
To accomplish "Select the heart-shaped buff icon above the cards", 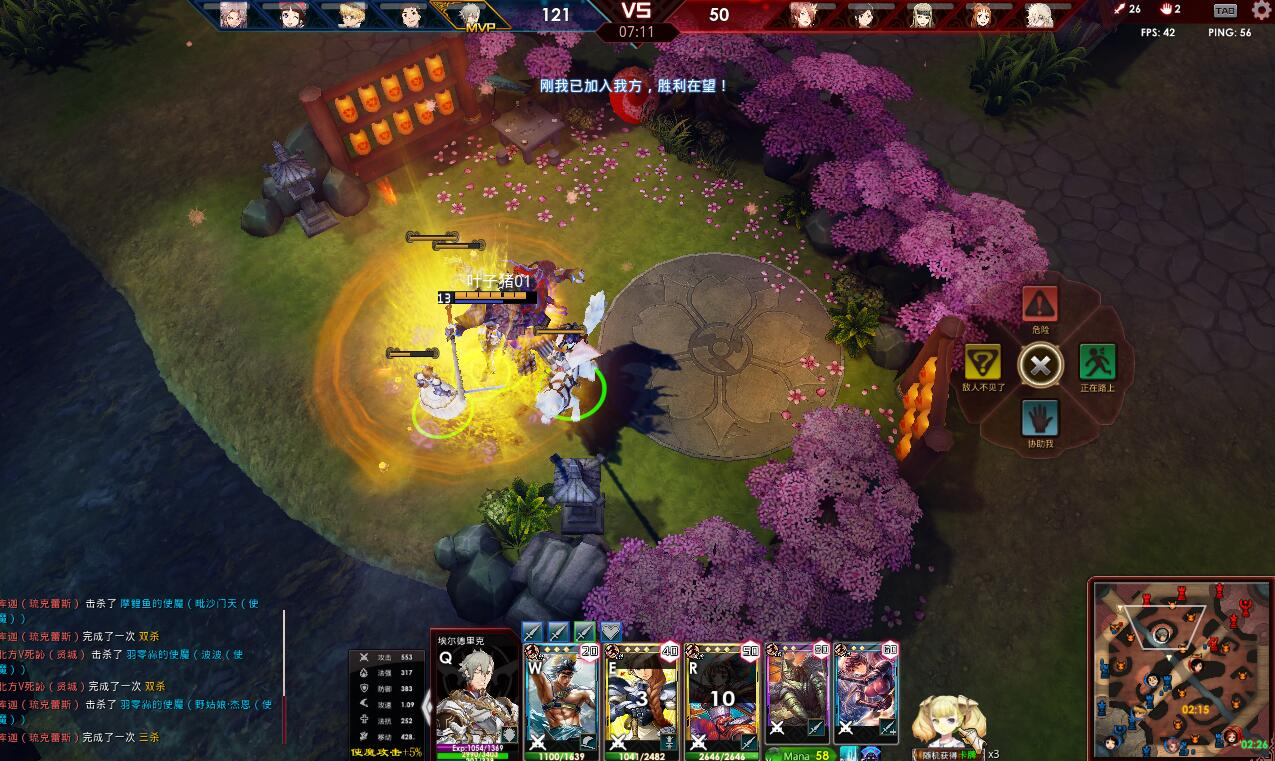I will pos(610,631).
